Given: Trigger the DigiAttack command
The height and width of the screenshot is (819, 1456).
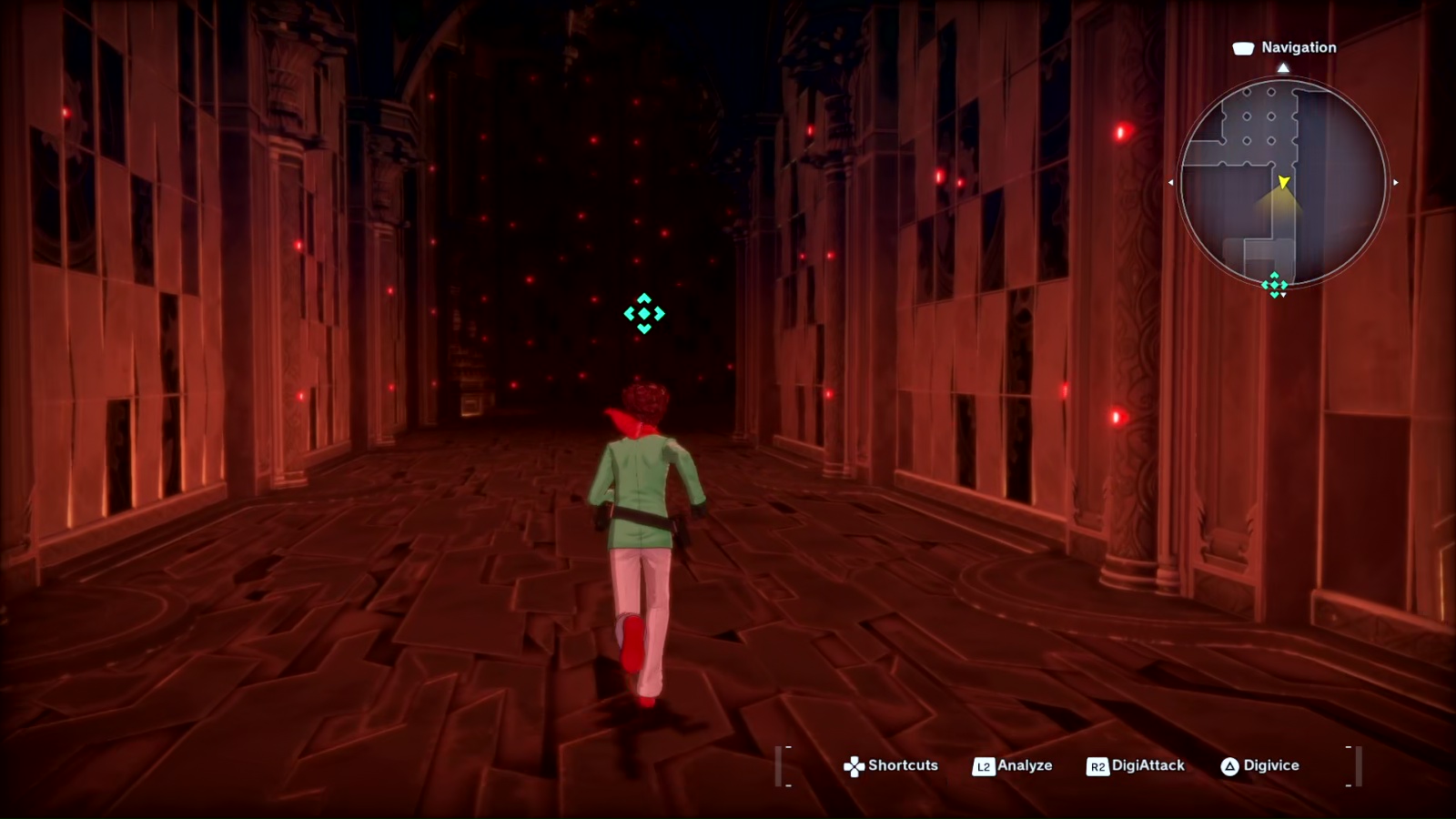Looking at the screenshot, I should [1147, 765].
